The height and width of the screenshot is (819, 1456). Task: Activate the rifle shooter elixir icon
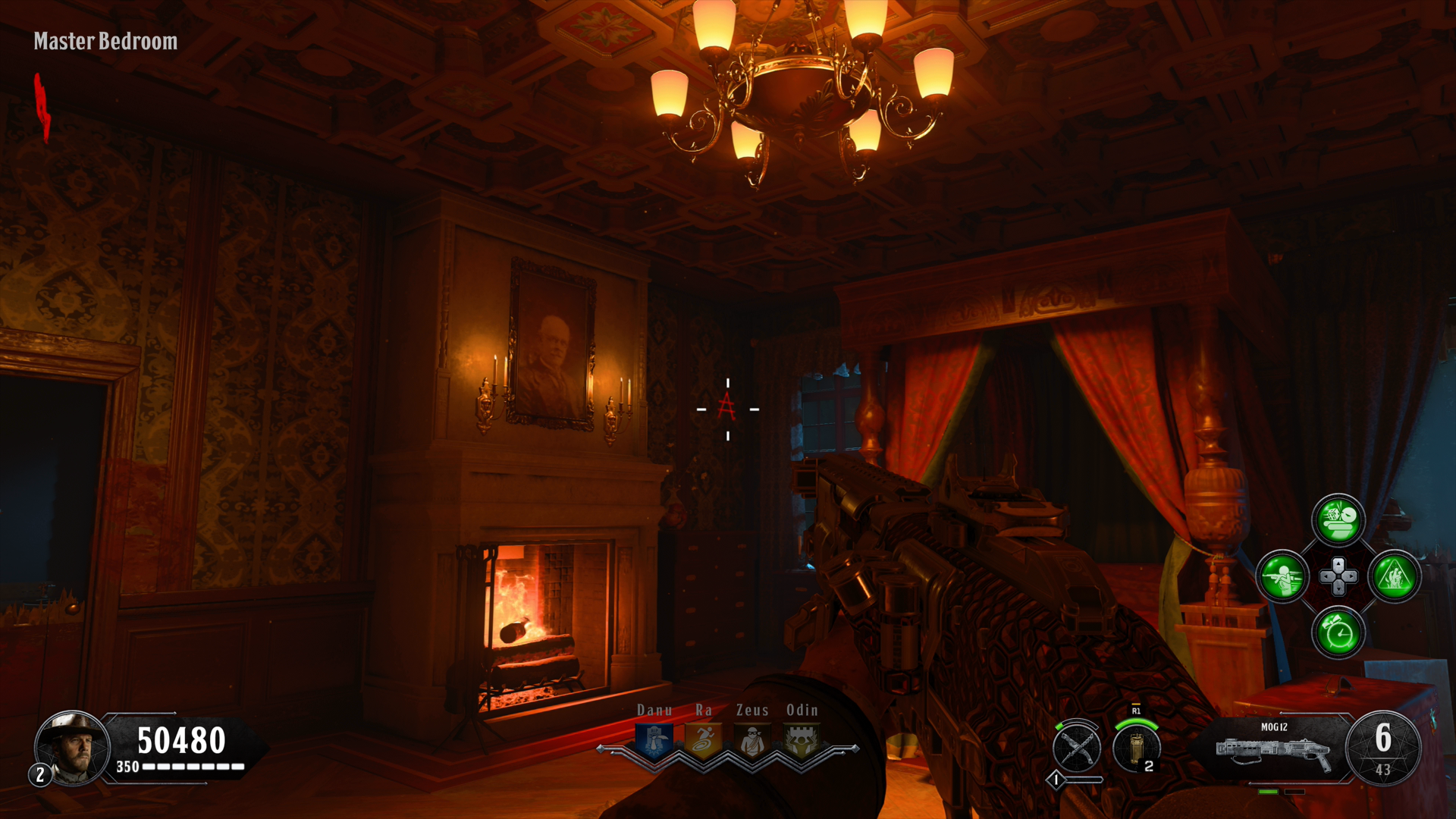1282,577
